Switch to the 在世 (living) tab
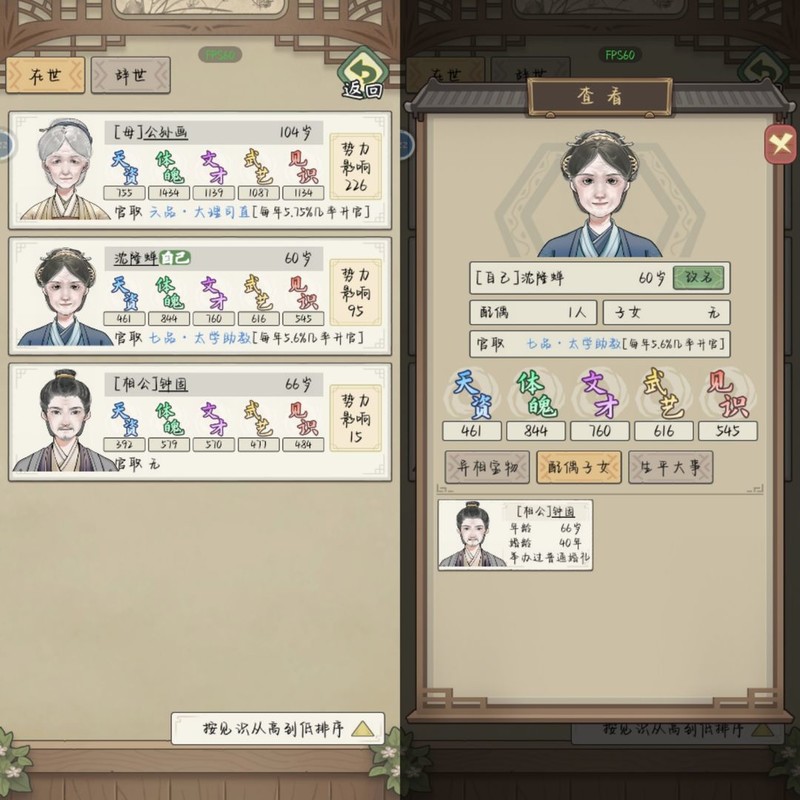Screen dimensions: 800x800 (x=44, y=74)
